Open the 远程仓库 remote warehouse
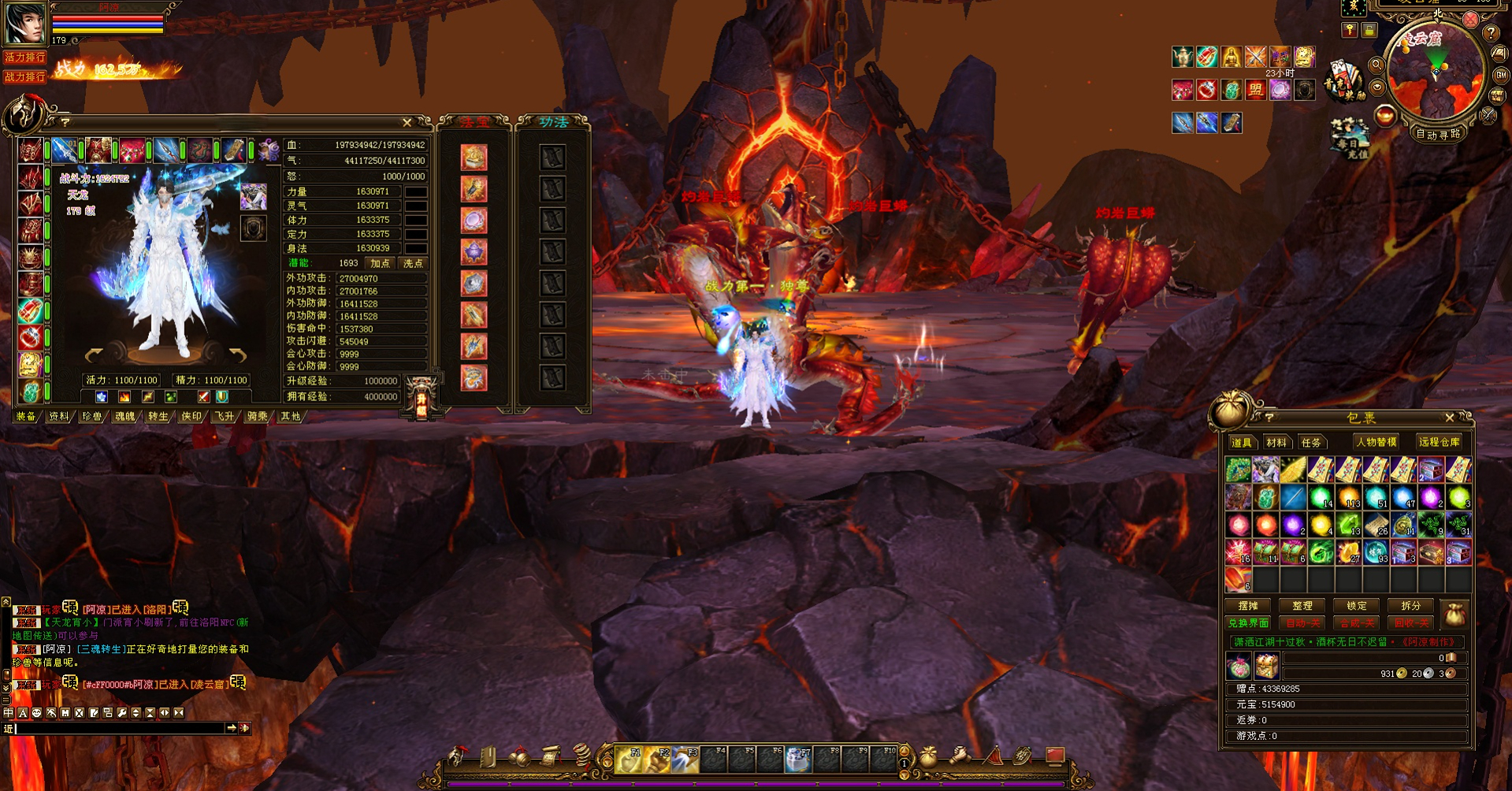Screen dimensions: 1512x791 tap(1439, 442)
